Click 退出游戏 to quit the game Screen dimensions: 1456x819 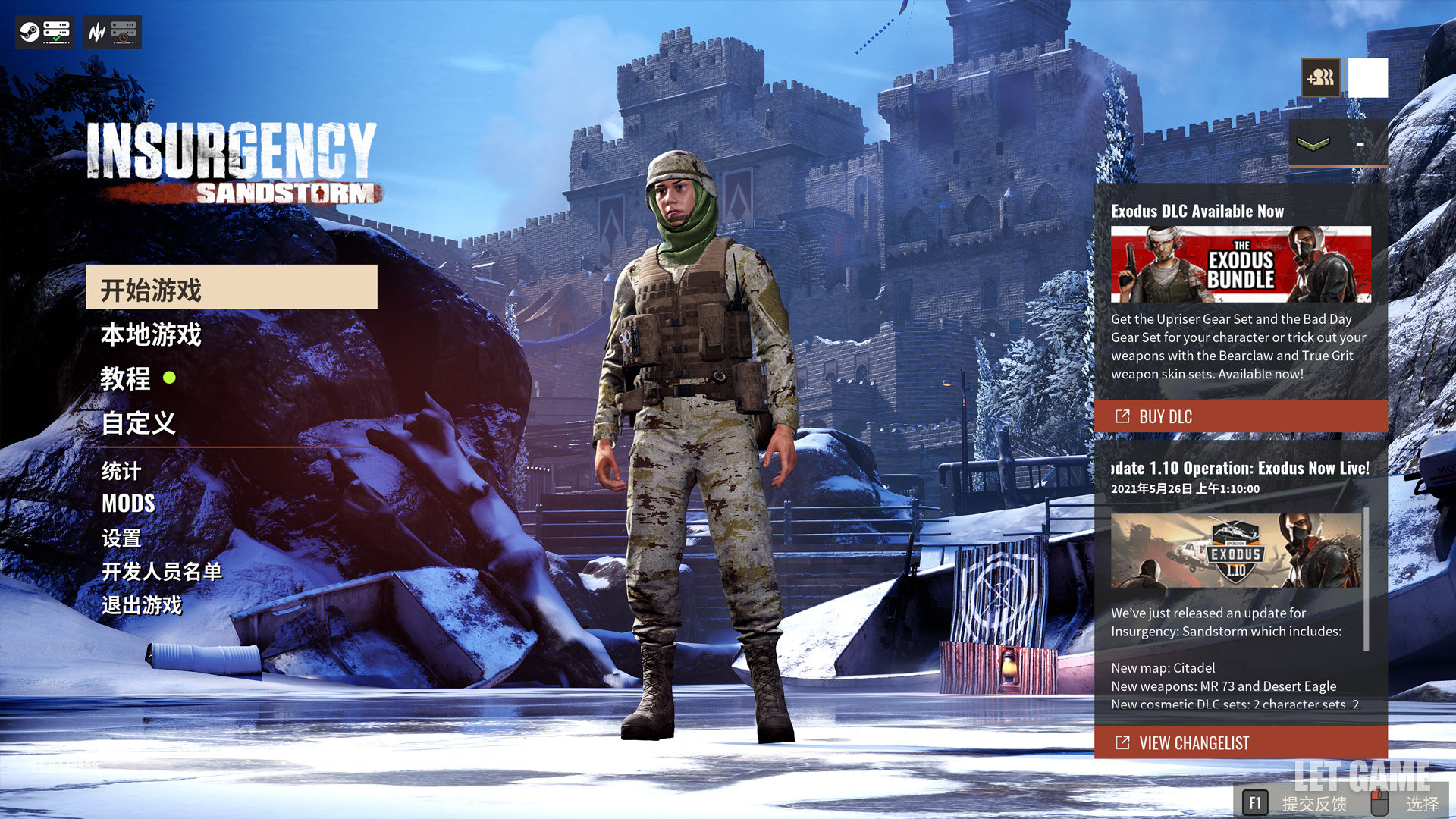[142, 605]
